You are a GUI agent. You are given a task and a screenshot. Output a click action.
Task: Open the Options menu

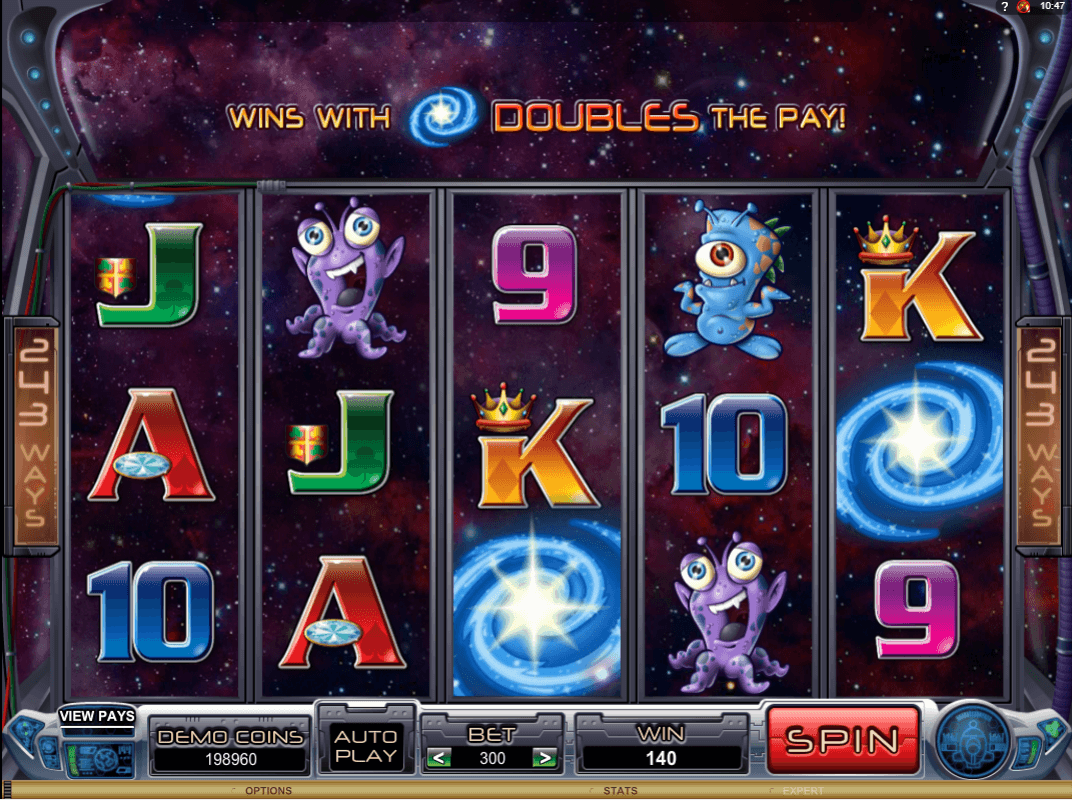click(268, 791)
